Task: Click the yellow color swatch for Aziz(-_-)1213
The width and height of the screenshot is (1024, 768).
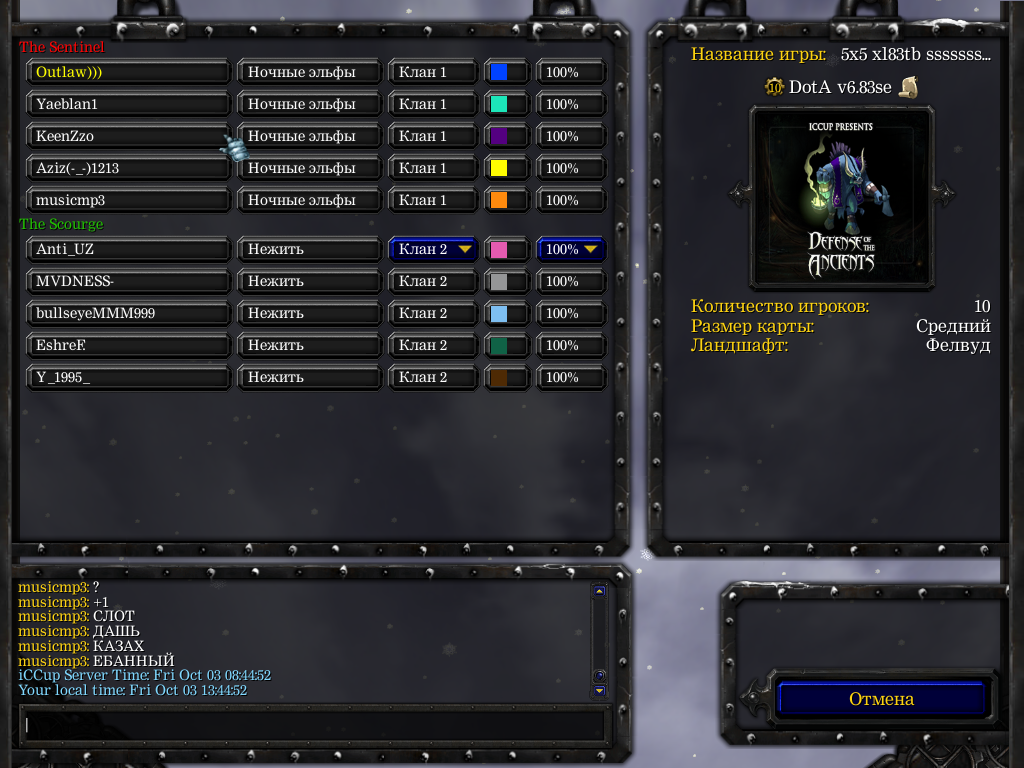Action: pos(506,168)
